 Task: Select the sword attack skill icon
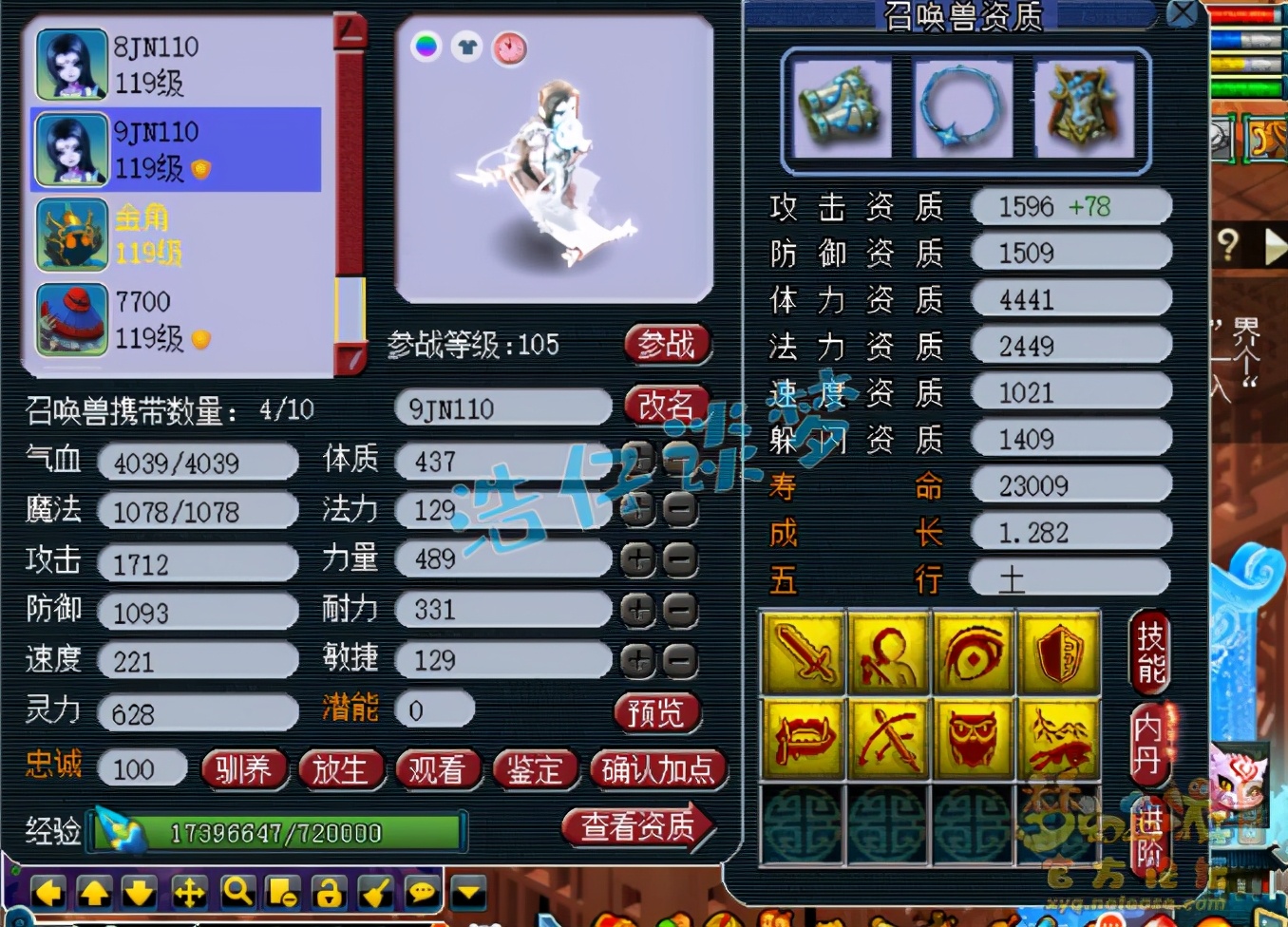[802, 653]
